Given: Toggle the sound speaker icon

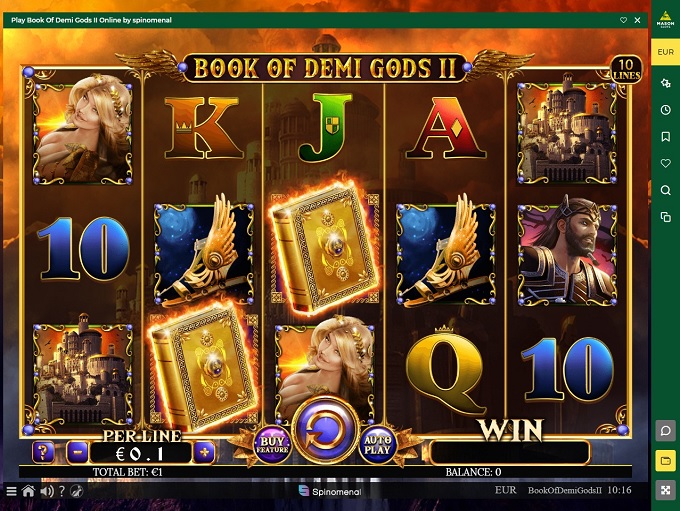Looking at the screenshot, I should tap(45, 491).
